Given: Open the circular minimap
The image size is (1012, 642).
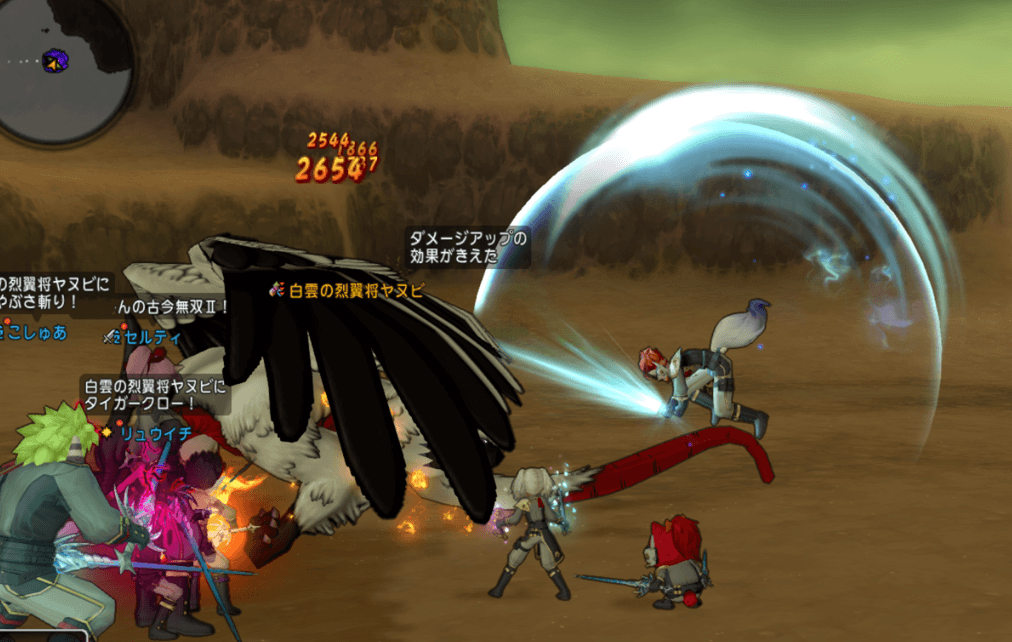Looking at the screenshot, I should 62,68.
